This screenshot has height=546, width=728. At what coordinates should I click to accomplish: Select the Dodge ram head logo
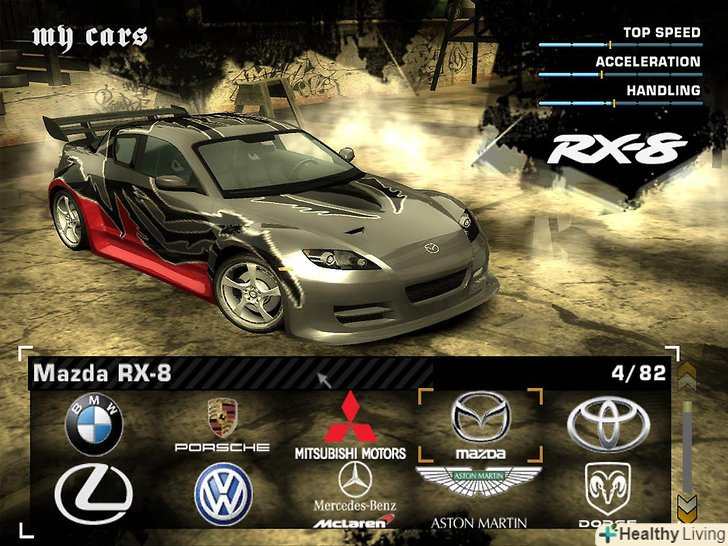tap(607, 492)
